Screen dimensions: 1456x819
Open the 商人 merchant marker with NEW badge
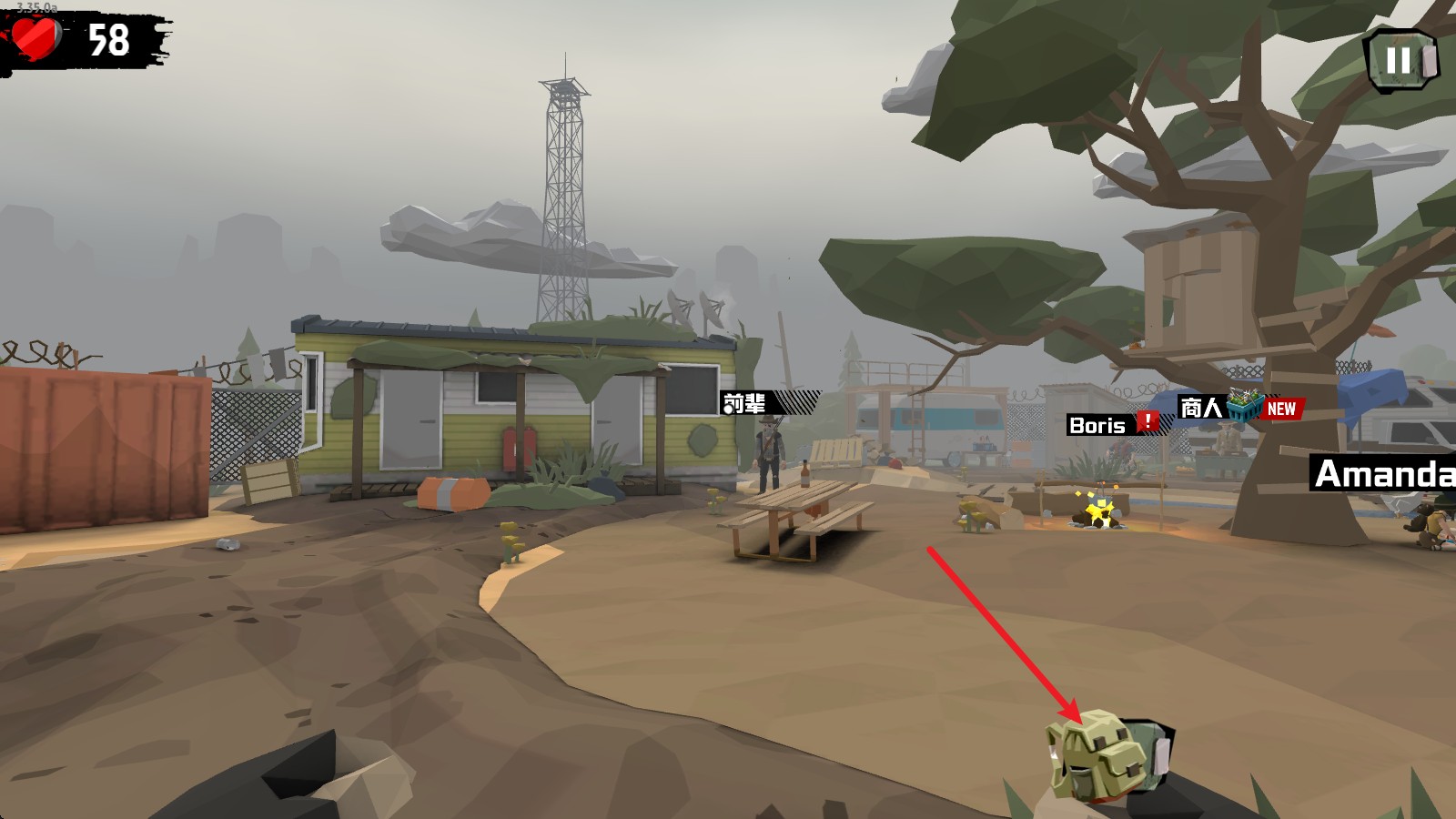1238,408
